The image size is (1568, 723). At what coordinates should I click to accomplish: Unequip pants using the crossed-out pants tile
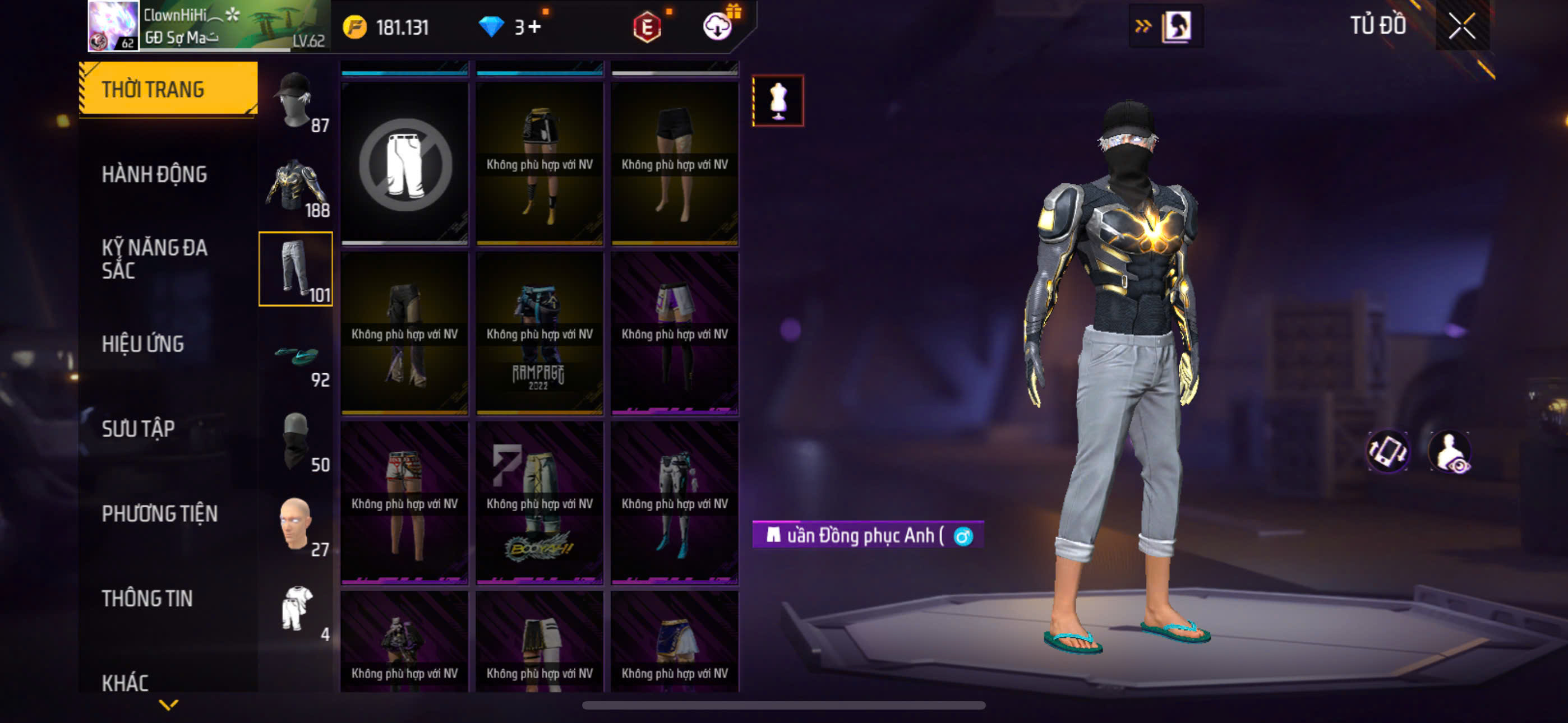[405, 164]
